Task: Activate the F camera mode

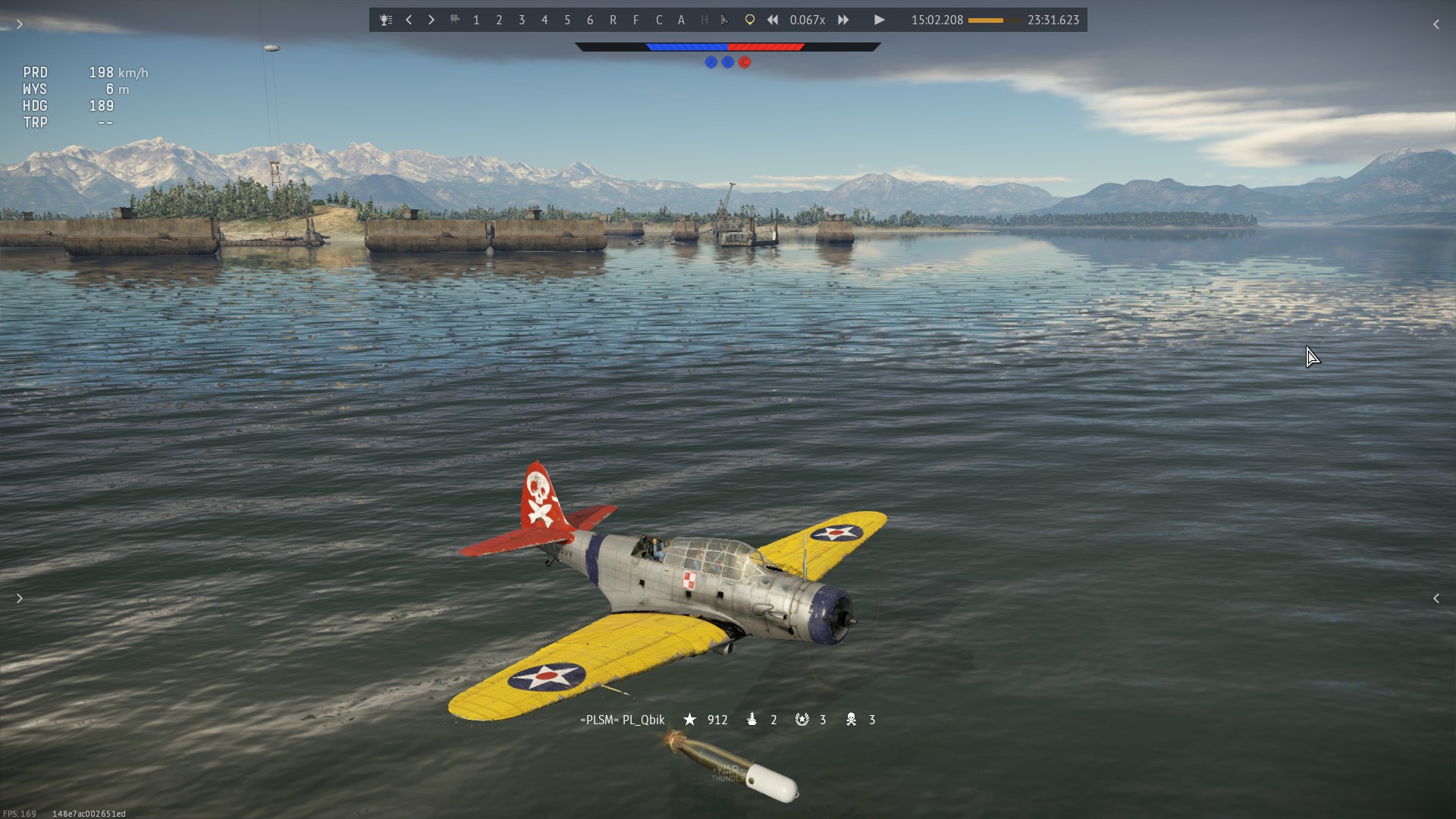Action: [635, 20]
